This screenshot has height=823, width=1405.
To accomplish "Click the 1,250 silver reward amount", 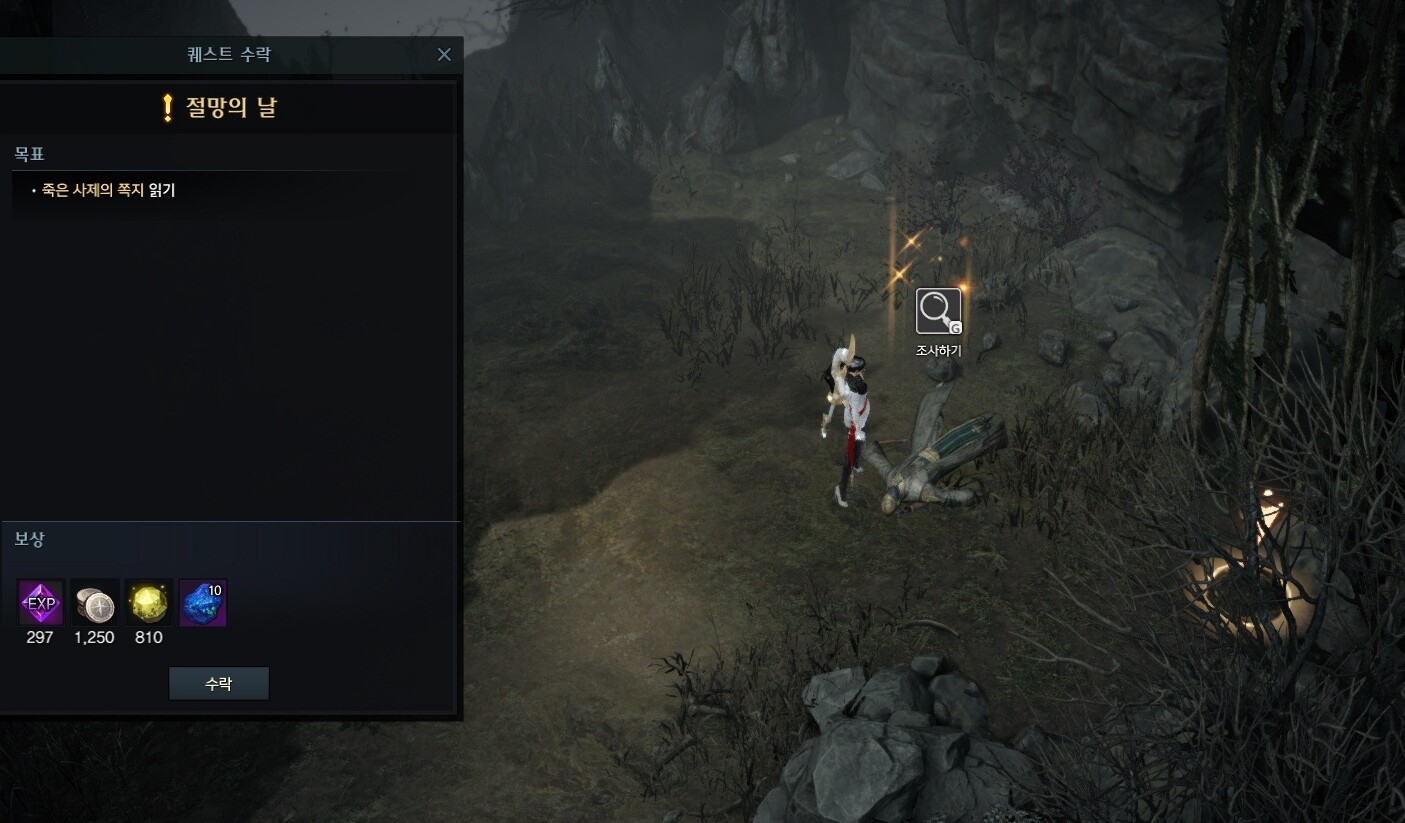I will [x=95, y=637].
